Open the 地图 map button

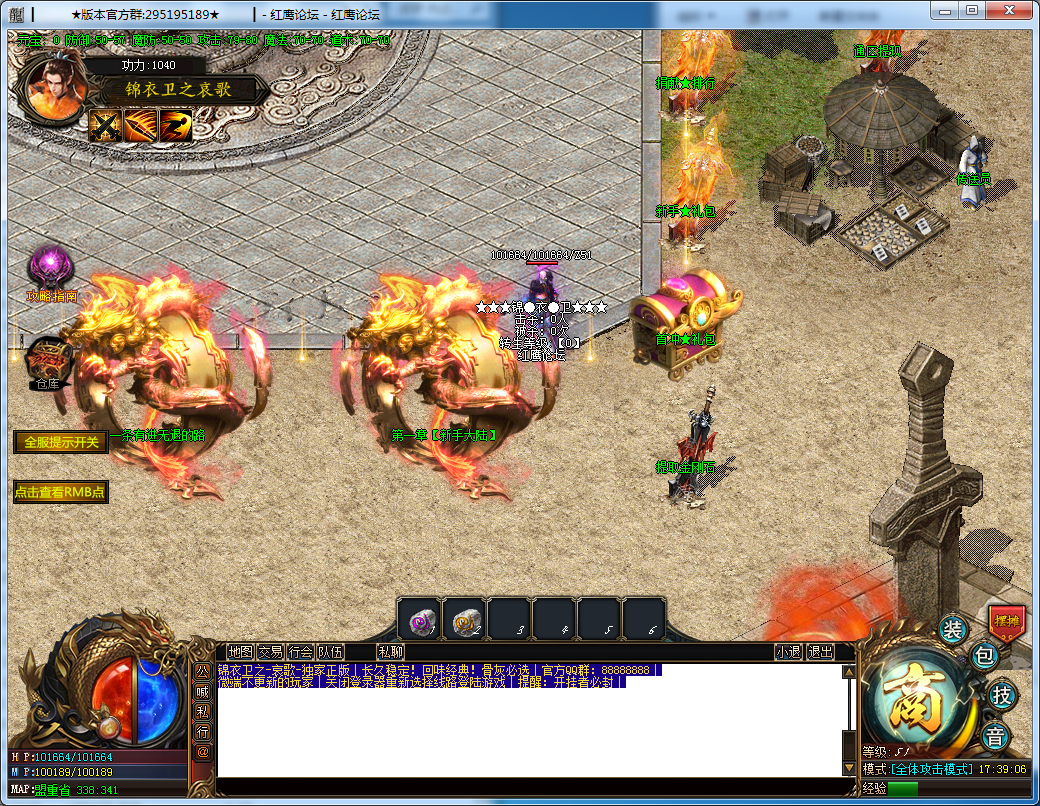pyautogui.click(x=240, y=652)
